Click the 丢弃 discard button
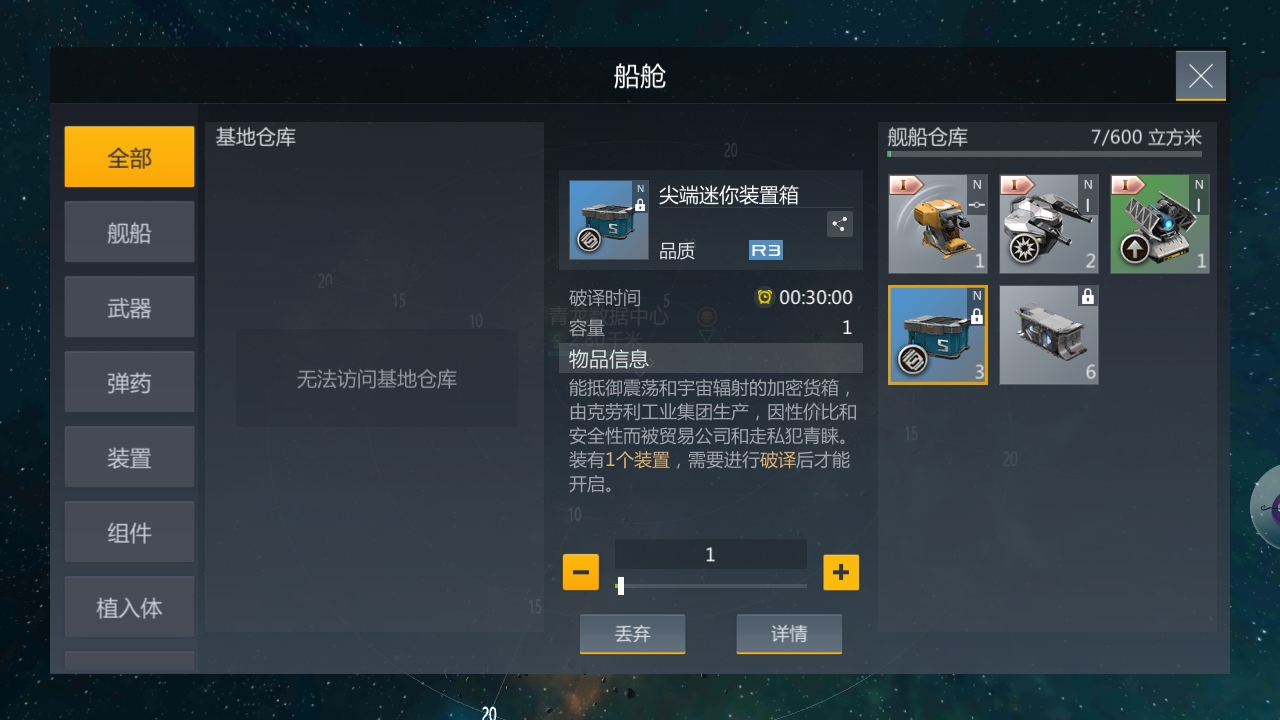The height and width of the screenshot is (720, 1280). pyautogui.click(x=632, y=633)
